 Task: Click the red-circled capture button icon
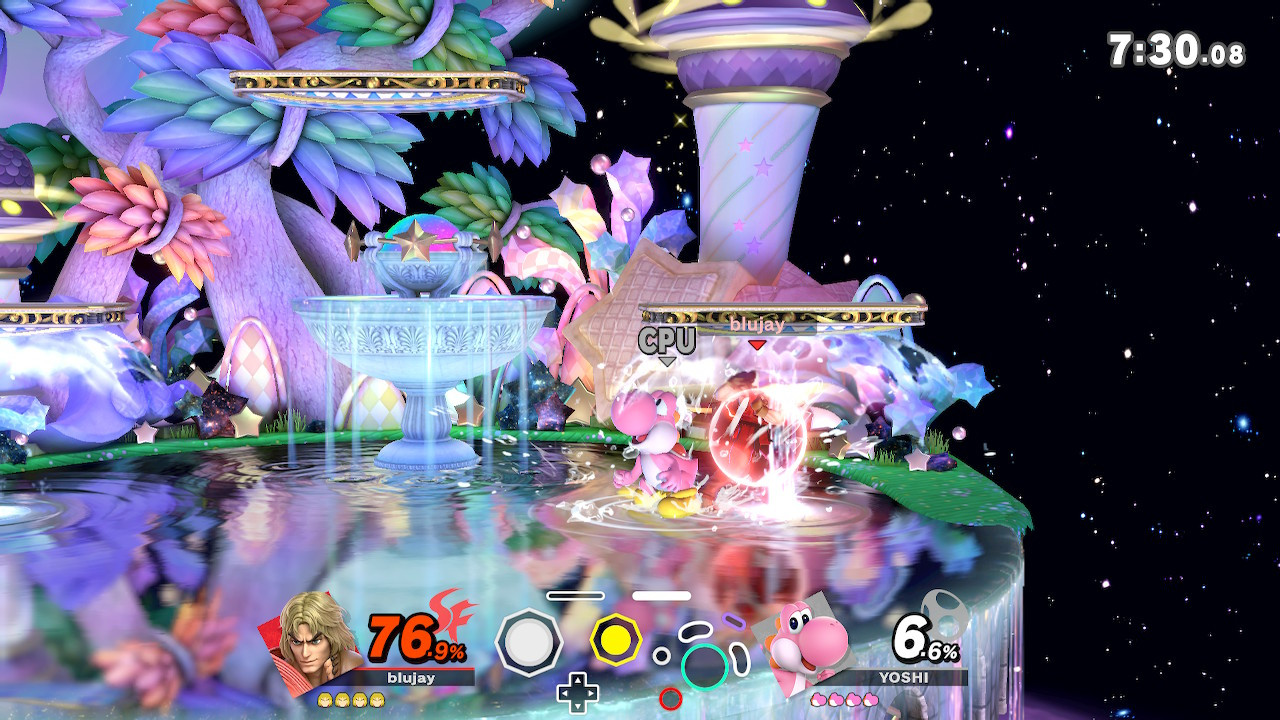[670, 698]
